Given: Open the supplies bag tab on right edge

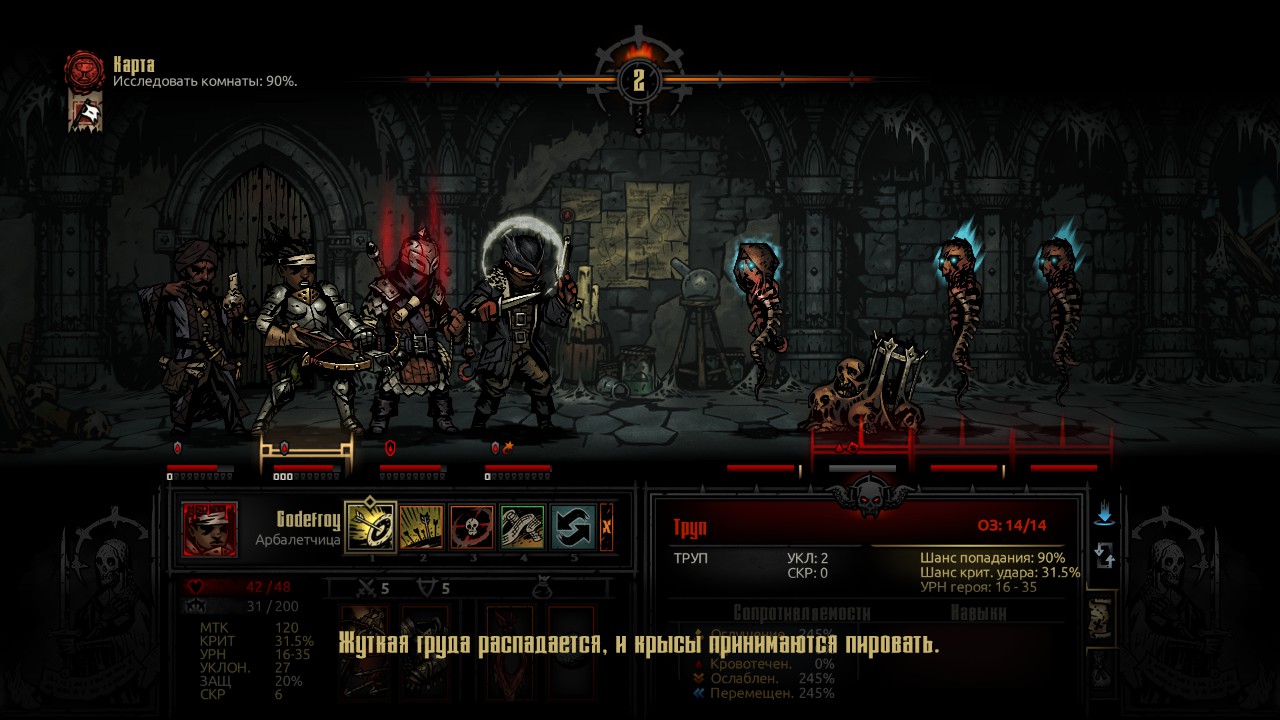Looking at the screenshot, I should click(x=1099, y=672).
